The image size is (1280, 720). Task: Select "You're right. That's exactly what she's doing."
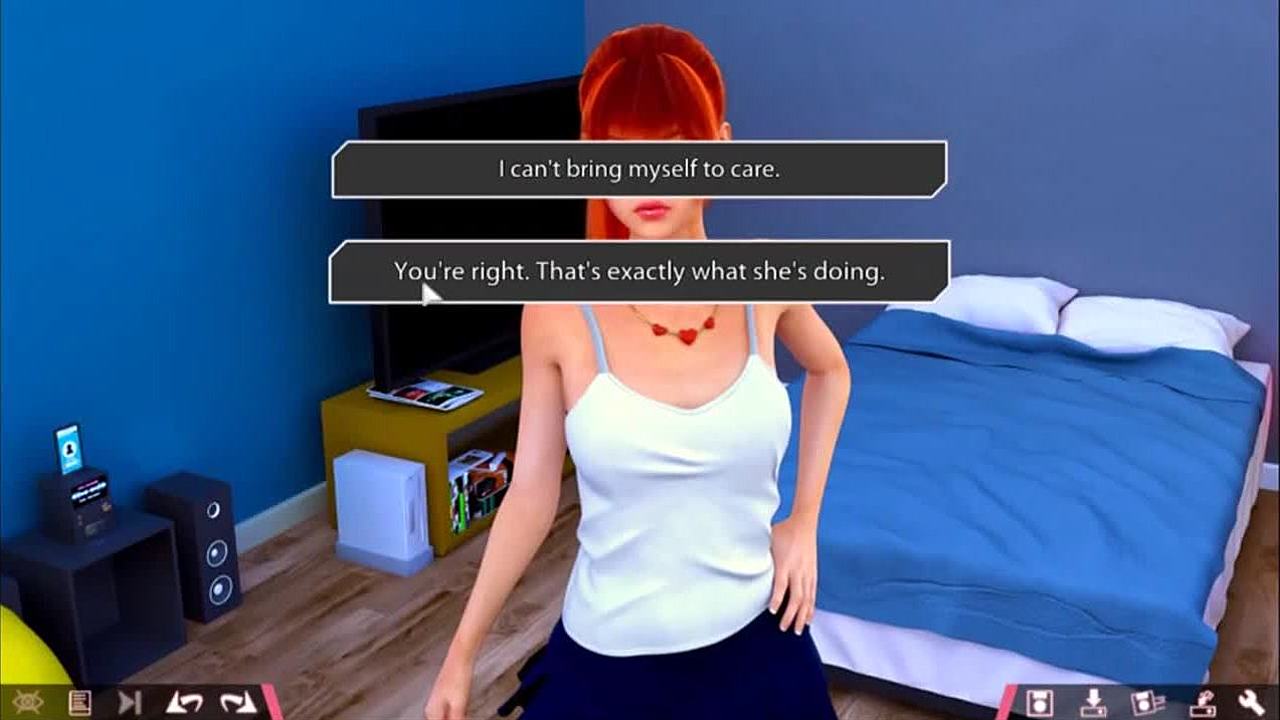[x=639, y=271]
